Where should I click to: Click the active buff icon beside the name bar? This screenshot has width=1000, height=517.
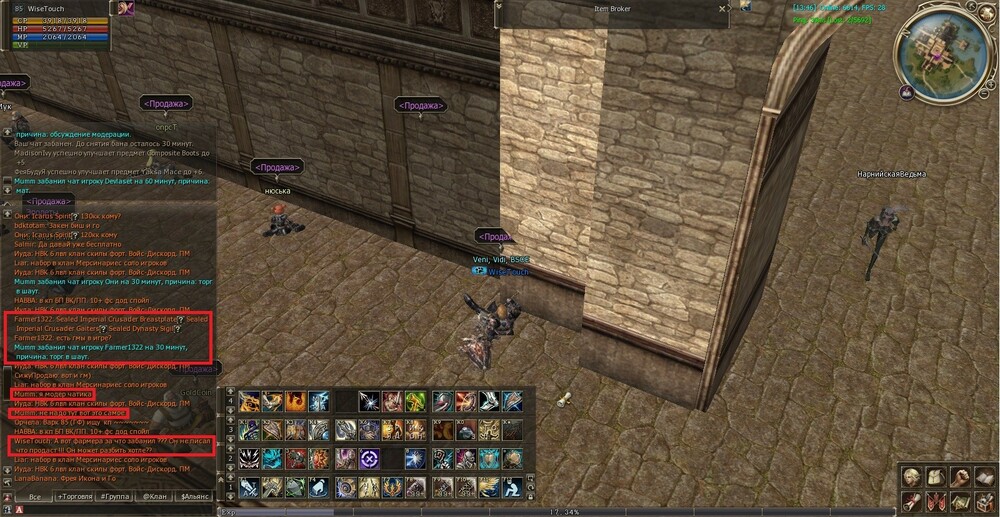pos(127,8)
